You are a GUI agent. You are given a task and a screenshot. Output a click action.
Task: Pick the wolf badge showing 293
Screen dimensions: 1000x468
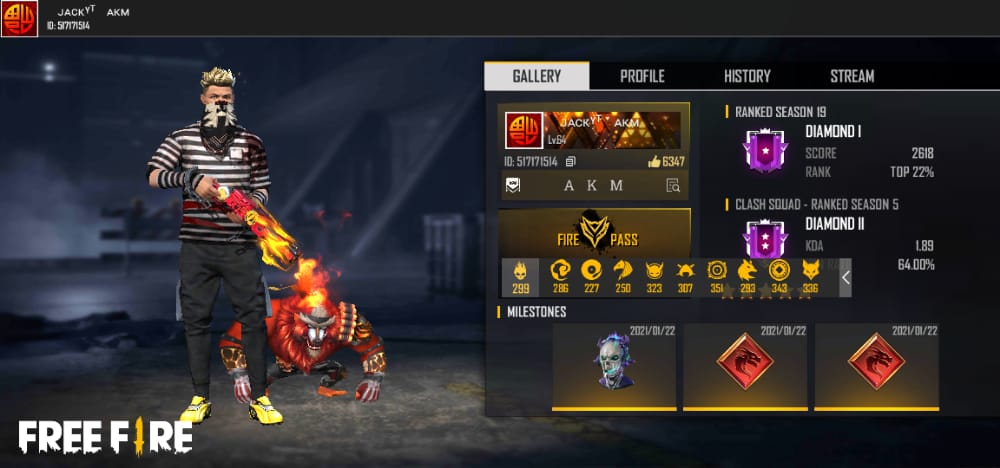coord(747,277)
